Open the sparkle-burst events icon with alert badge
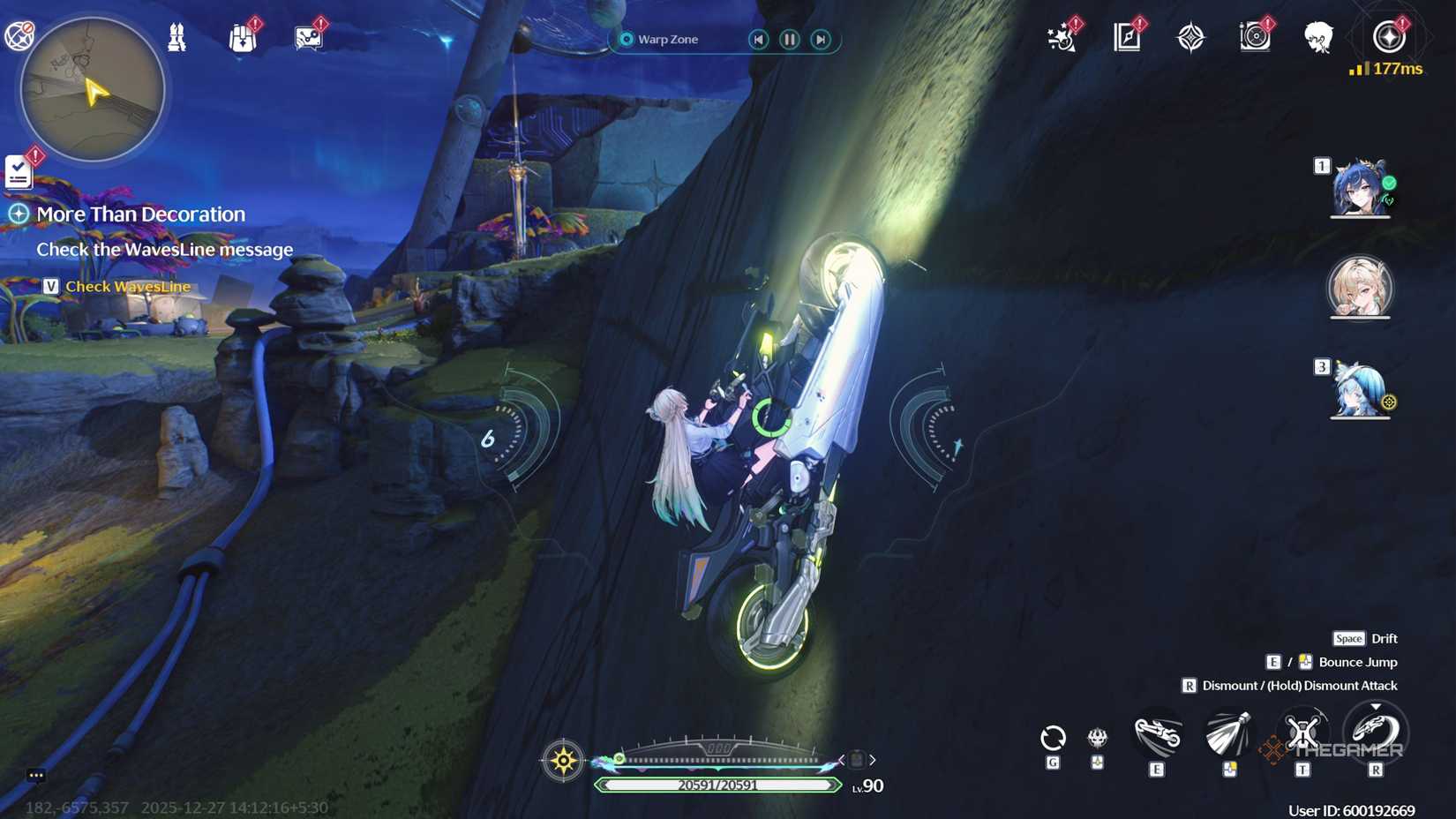1456x819 pixels. (x=1062, y=37)
